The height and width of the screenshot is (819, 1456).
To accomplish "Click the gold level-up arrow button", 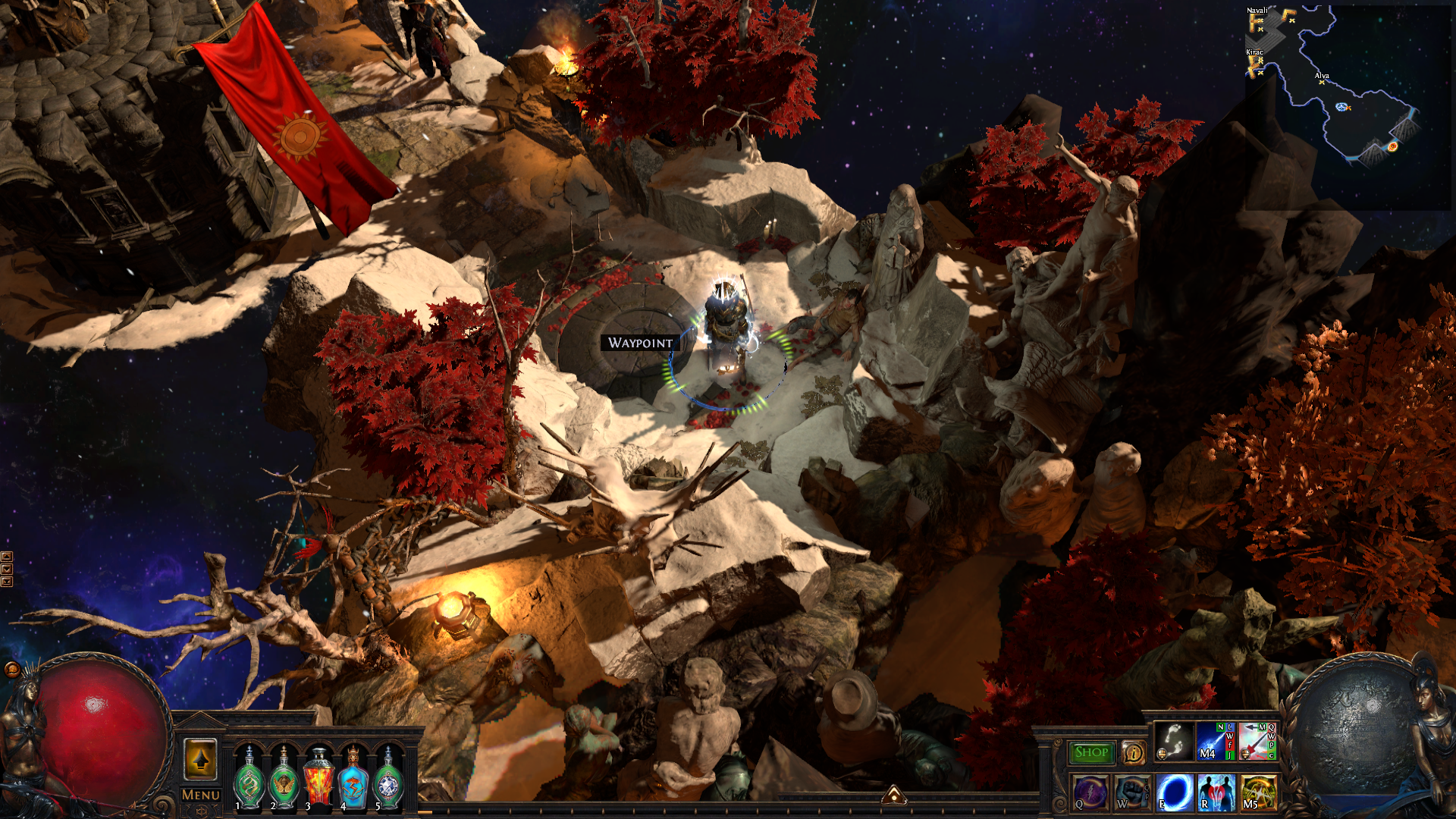I will tap(201, 759).
